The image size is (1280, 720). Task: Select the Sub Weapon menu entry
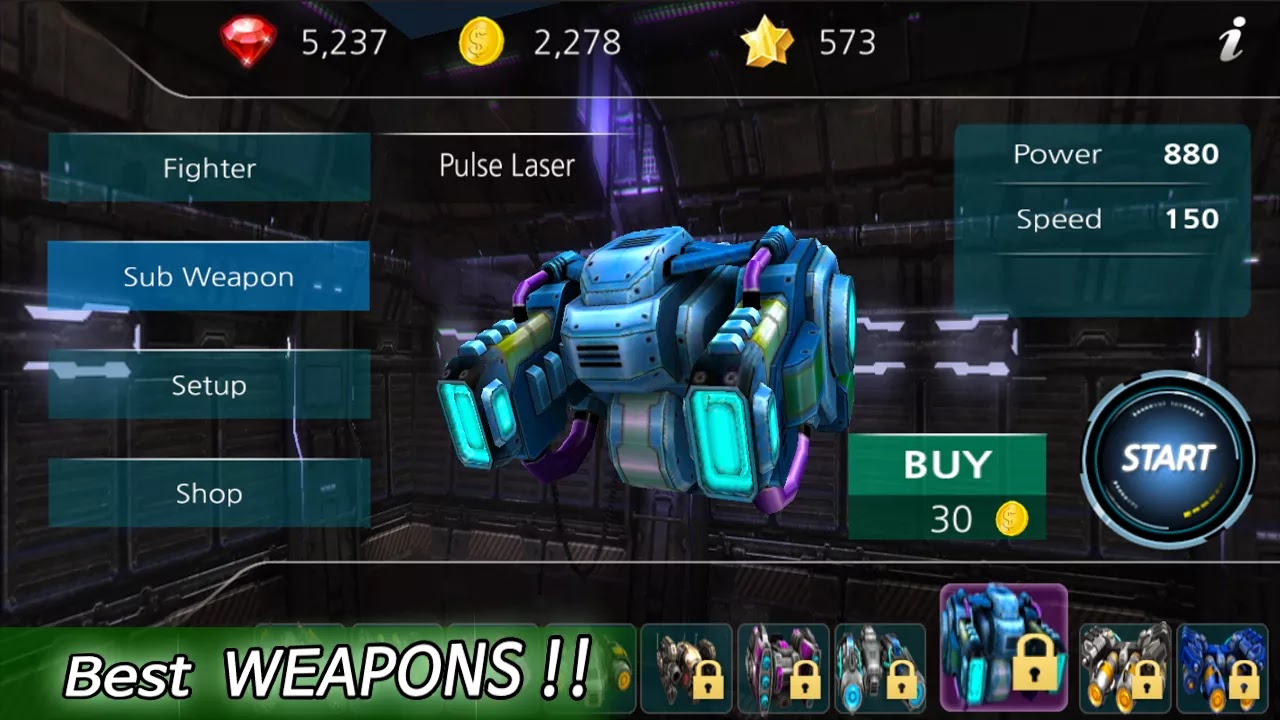pyautogui.click(x=209, y=277)
